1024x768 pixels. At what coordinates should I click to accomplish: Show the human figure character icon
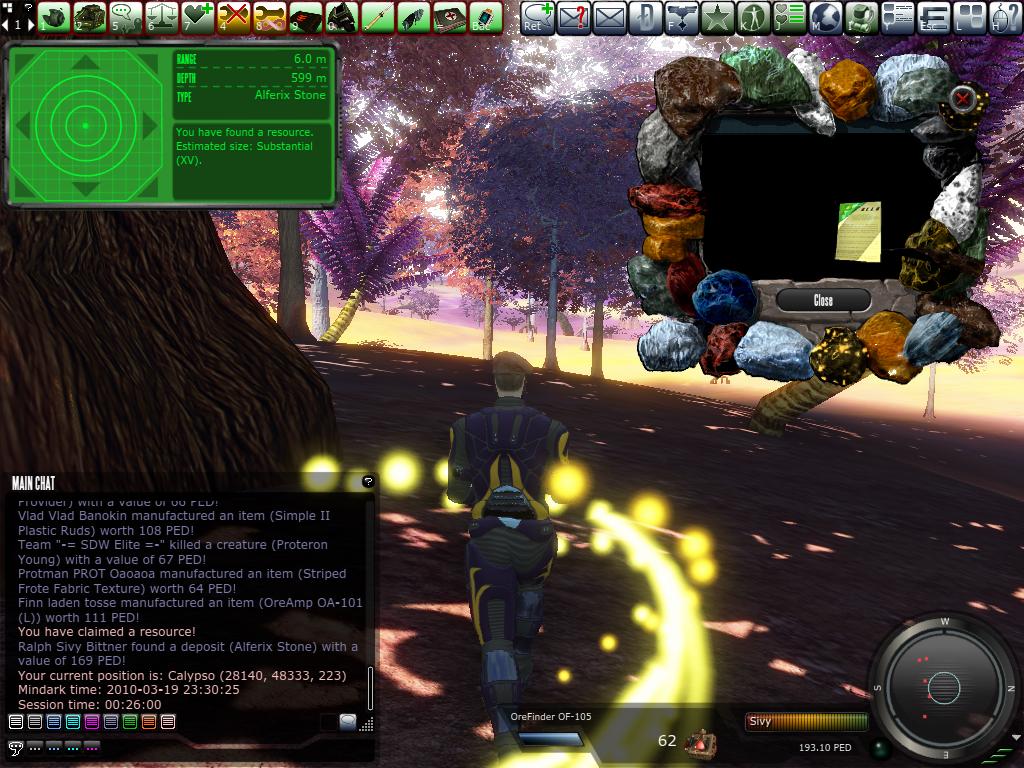(753, 17)
